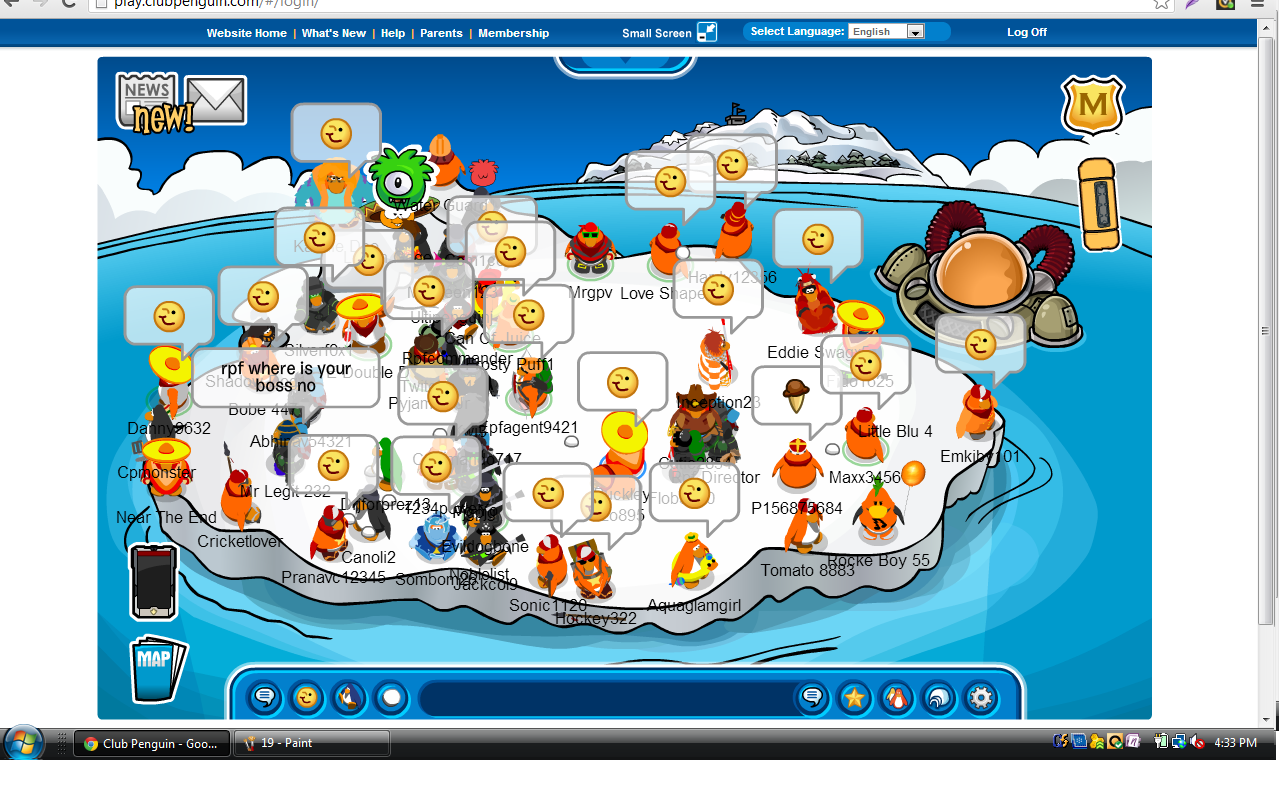1280x800 pixels.
Task: Open the Select Language dropdown
Action: 886,31
